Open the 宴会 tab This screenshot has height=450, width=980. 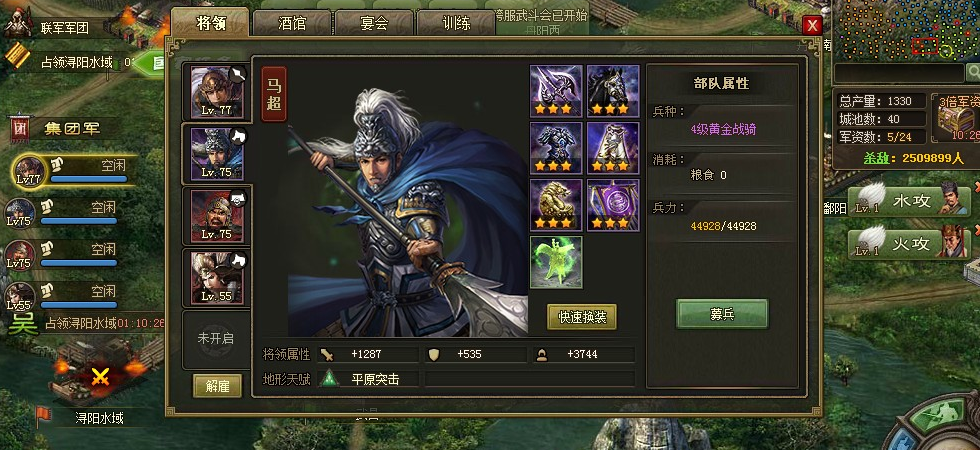(372, 22)
